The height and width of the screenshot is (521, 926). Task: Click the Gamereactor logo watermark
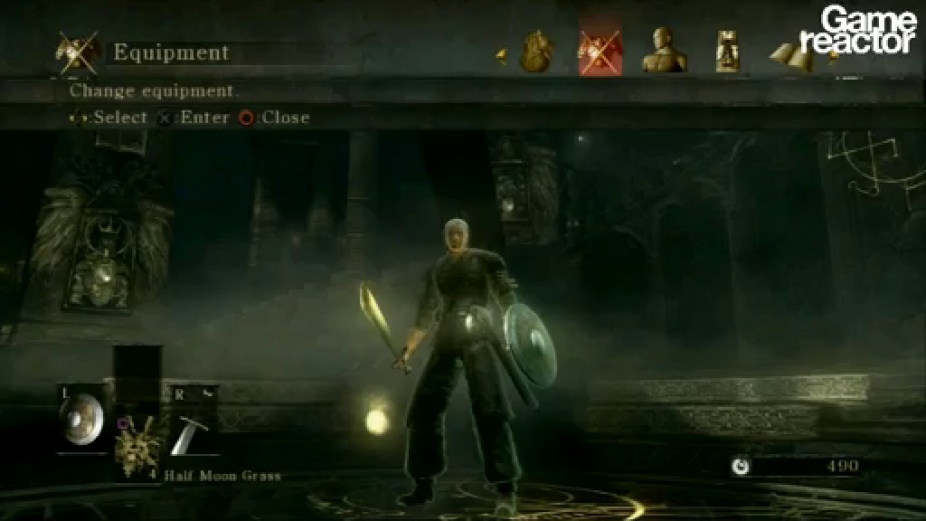point(867,30)
